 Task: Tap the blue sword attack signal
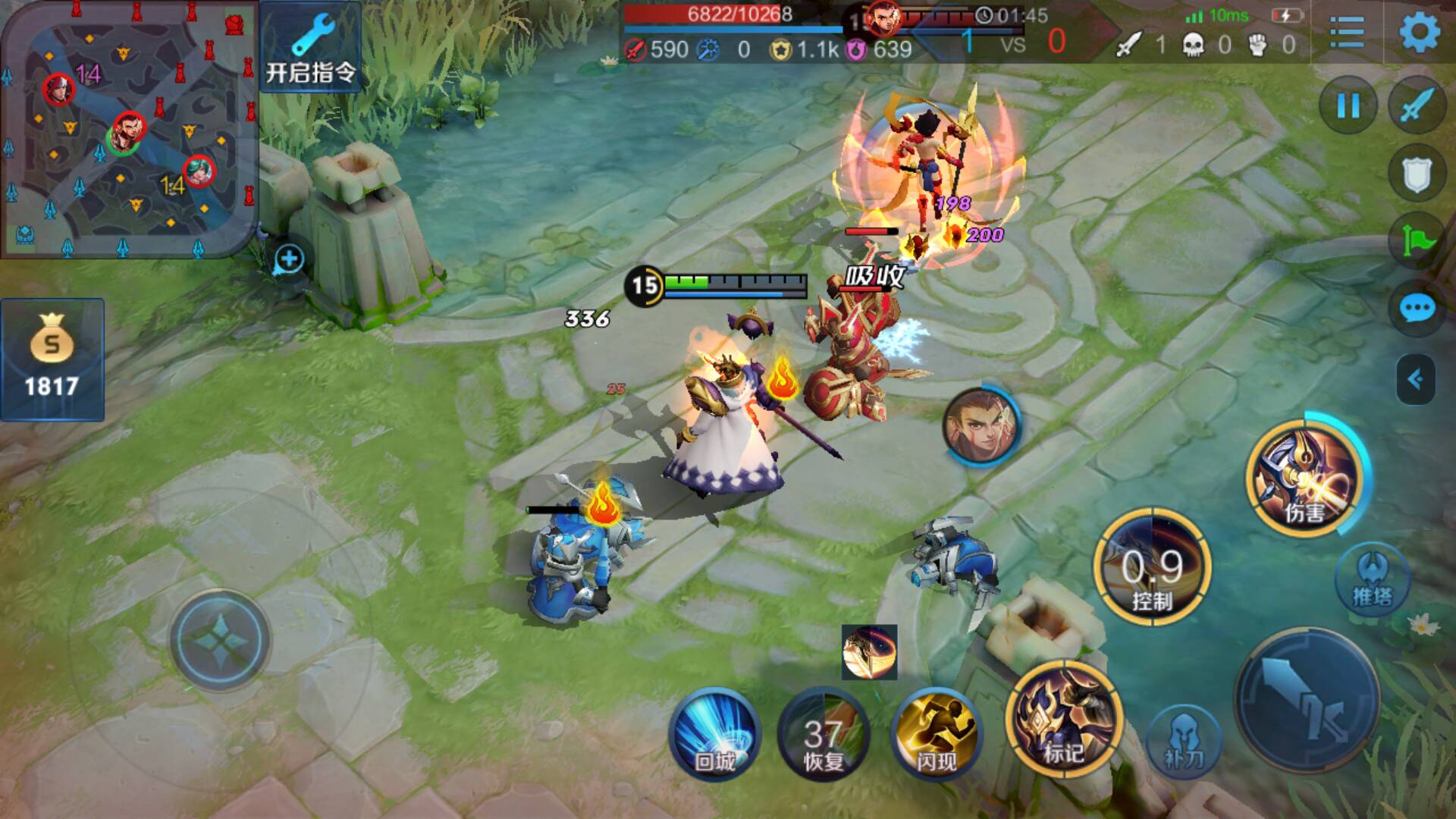tap(1417, 105)
